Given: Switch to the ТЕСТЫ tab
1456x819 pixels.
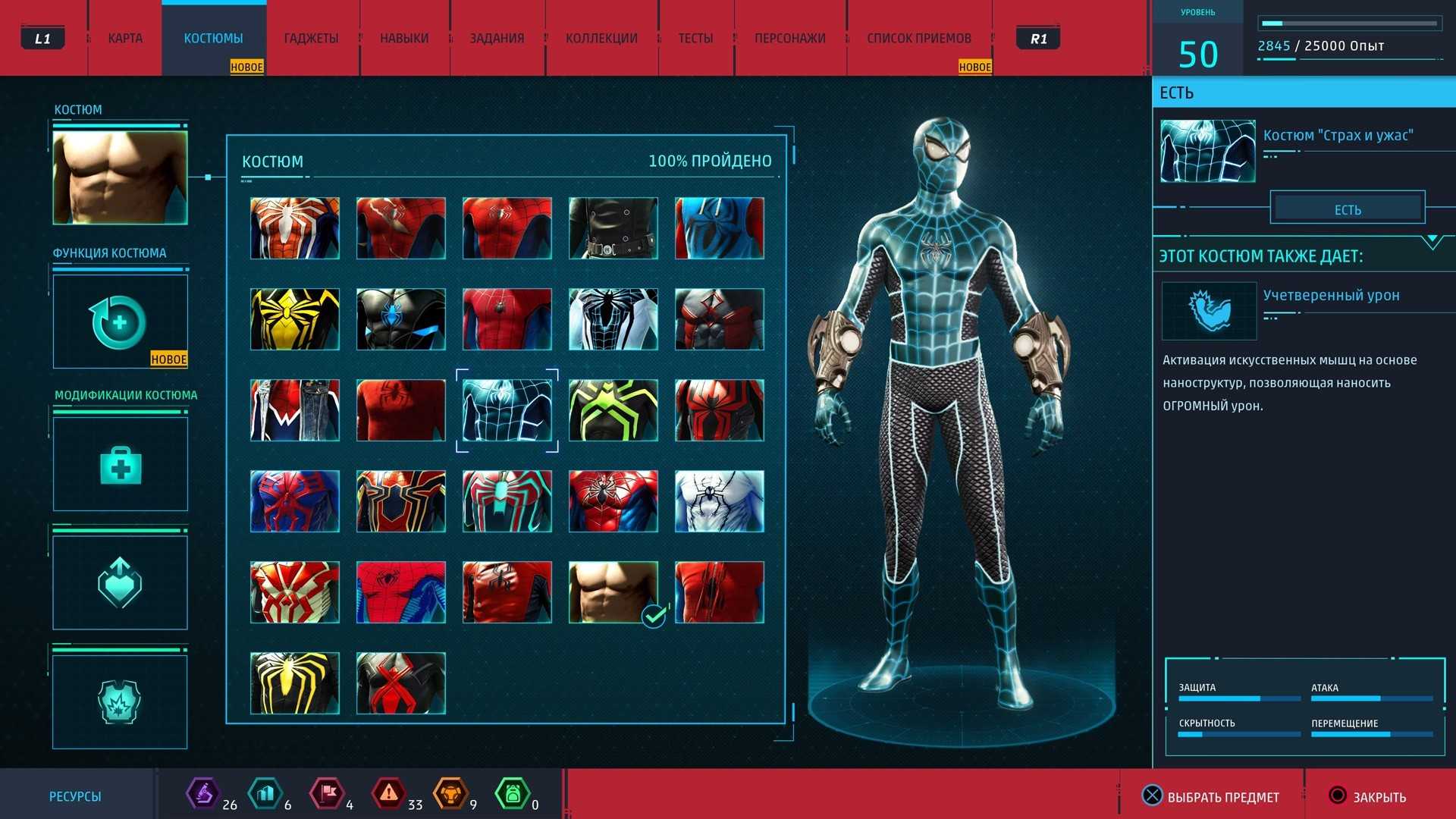Looking at the screenshot, I should click(x=695, y=38).
